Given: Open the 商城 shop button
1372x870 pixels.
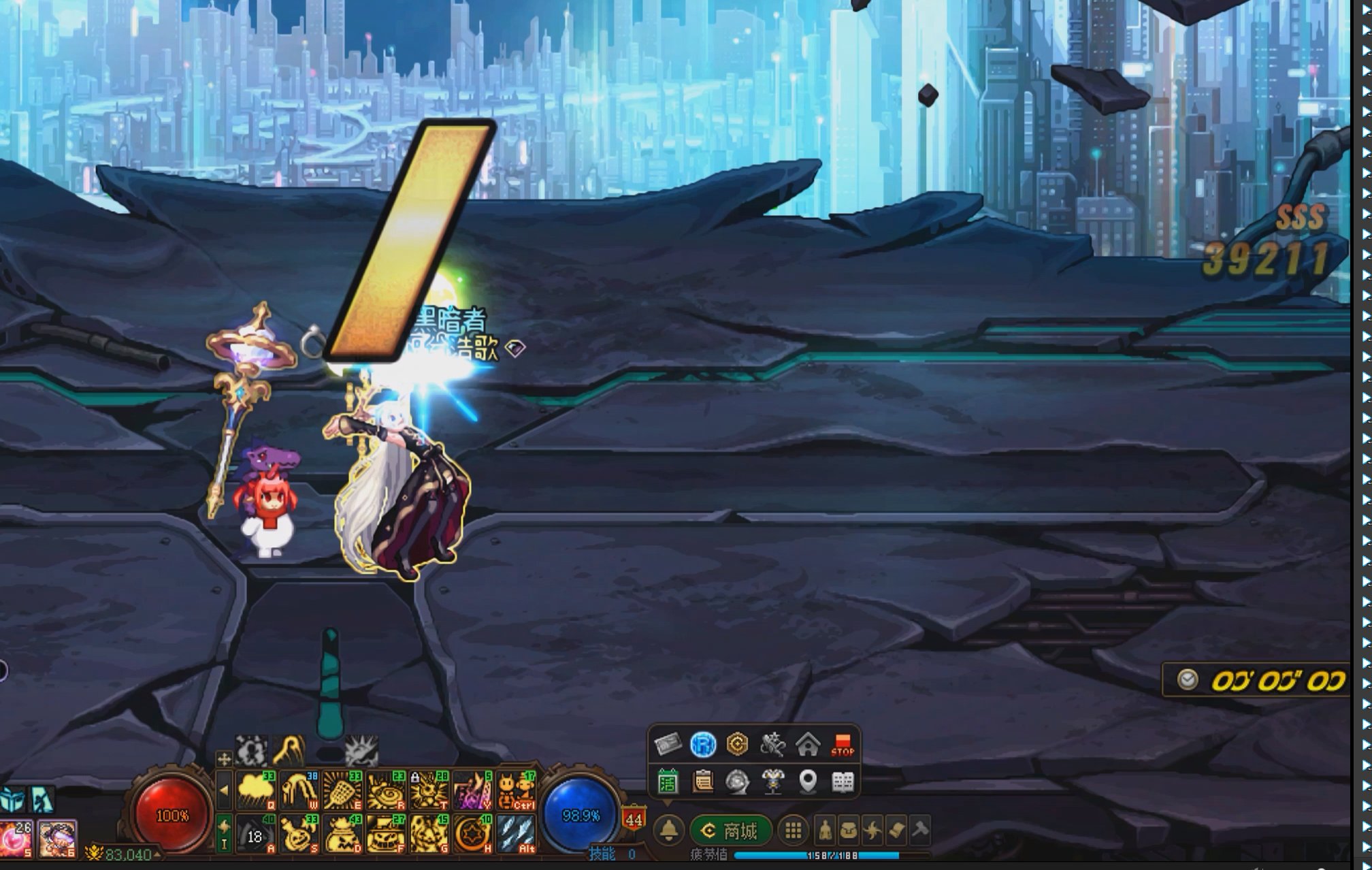Looking at the screenshot, I should (731, 831).
